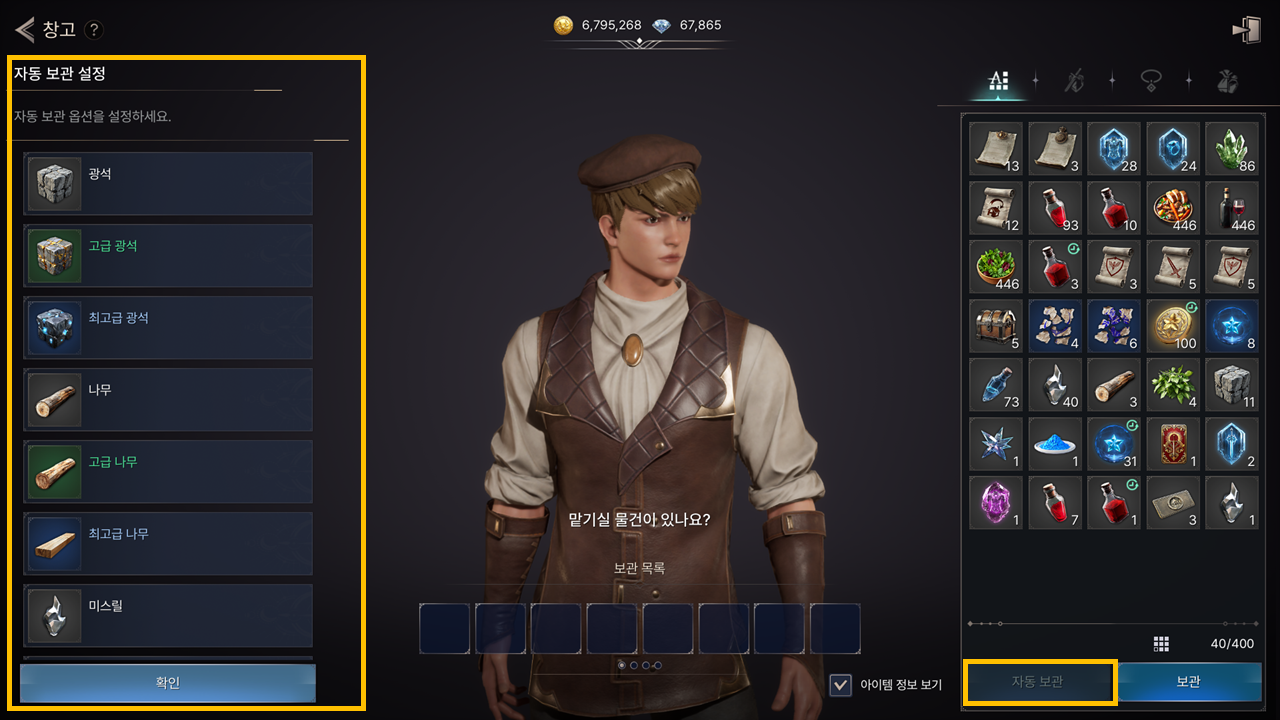Select the 최고급 광석 row
The image size is (1280, 720).
click(x=168, y=327)
